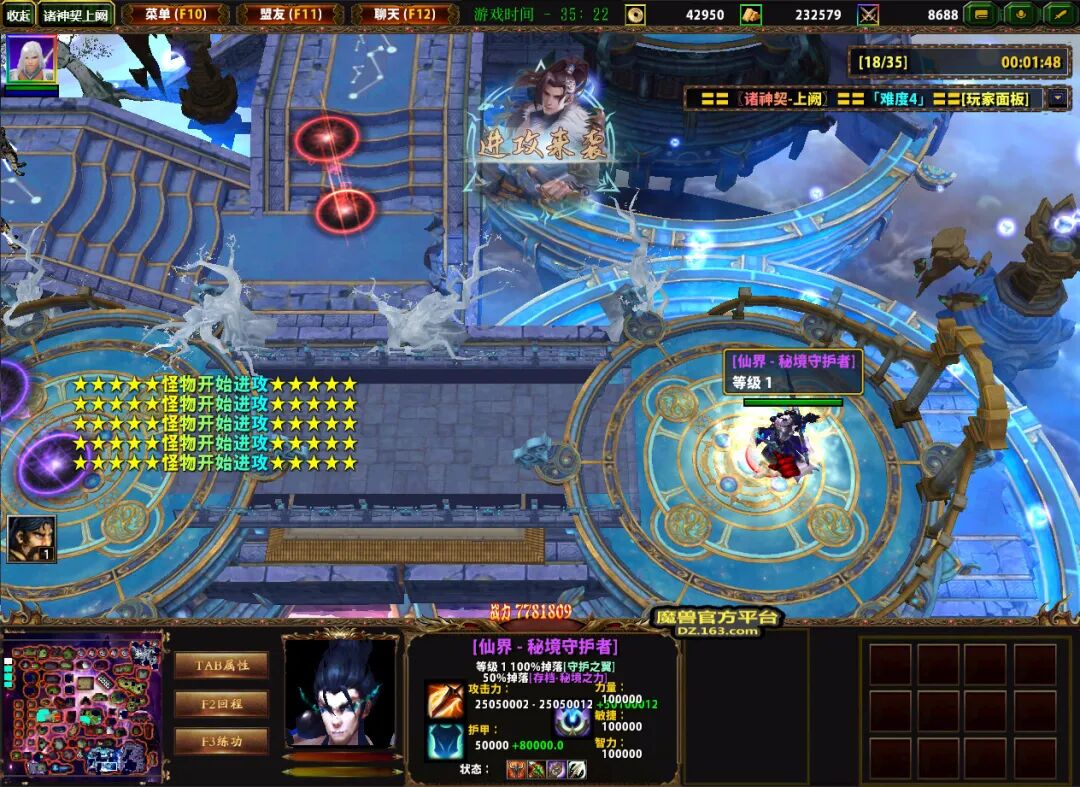
Task: Click the blue armor icon
Action: pos(444,742)
